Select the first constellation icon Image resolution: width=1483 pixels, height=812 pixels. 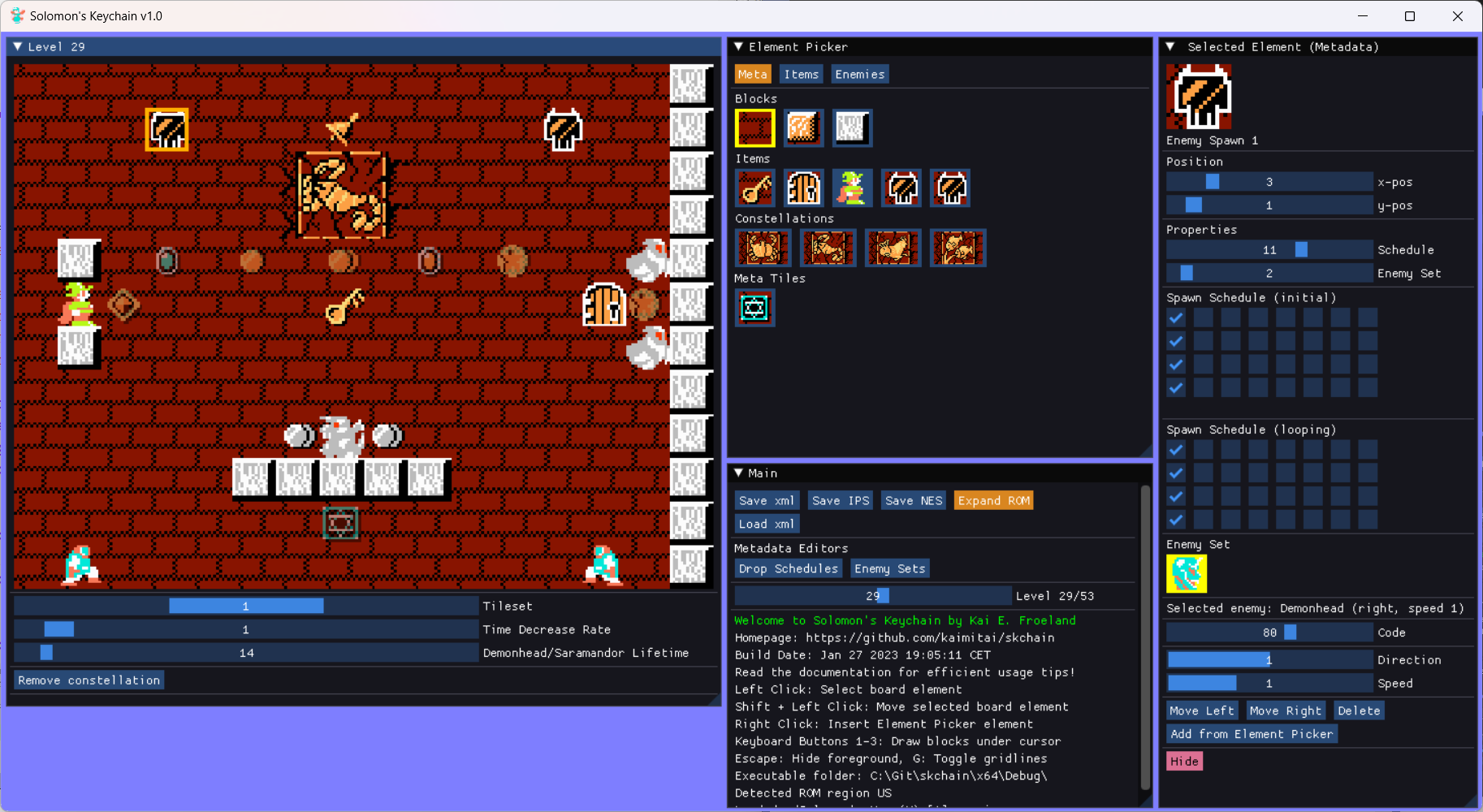(x=763, y=248)
